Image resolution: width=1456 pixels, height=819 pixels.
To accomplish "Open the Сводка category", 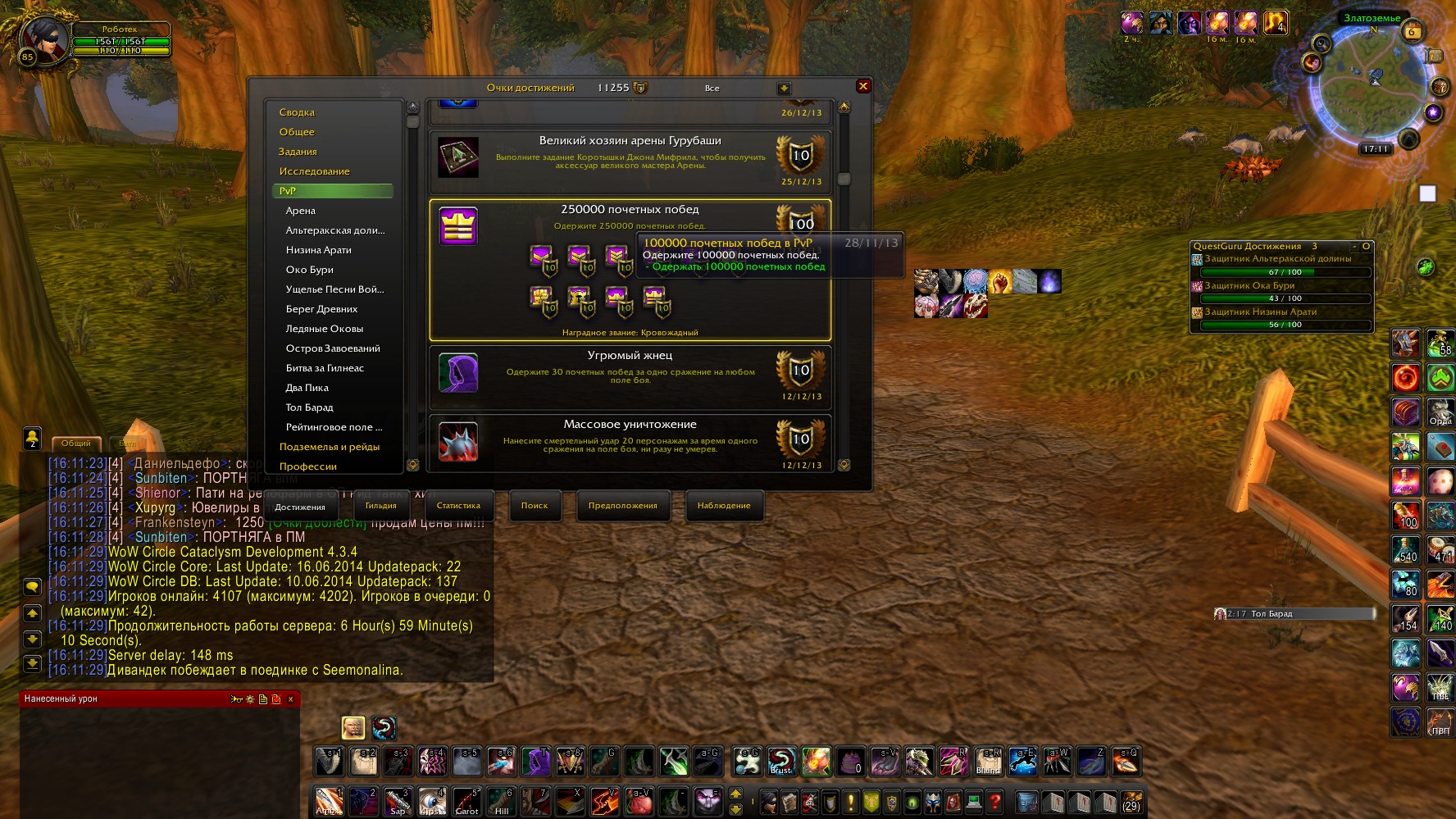I will 297,112.
